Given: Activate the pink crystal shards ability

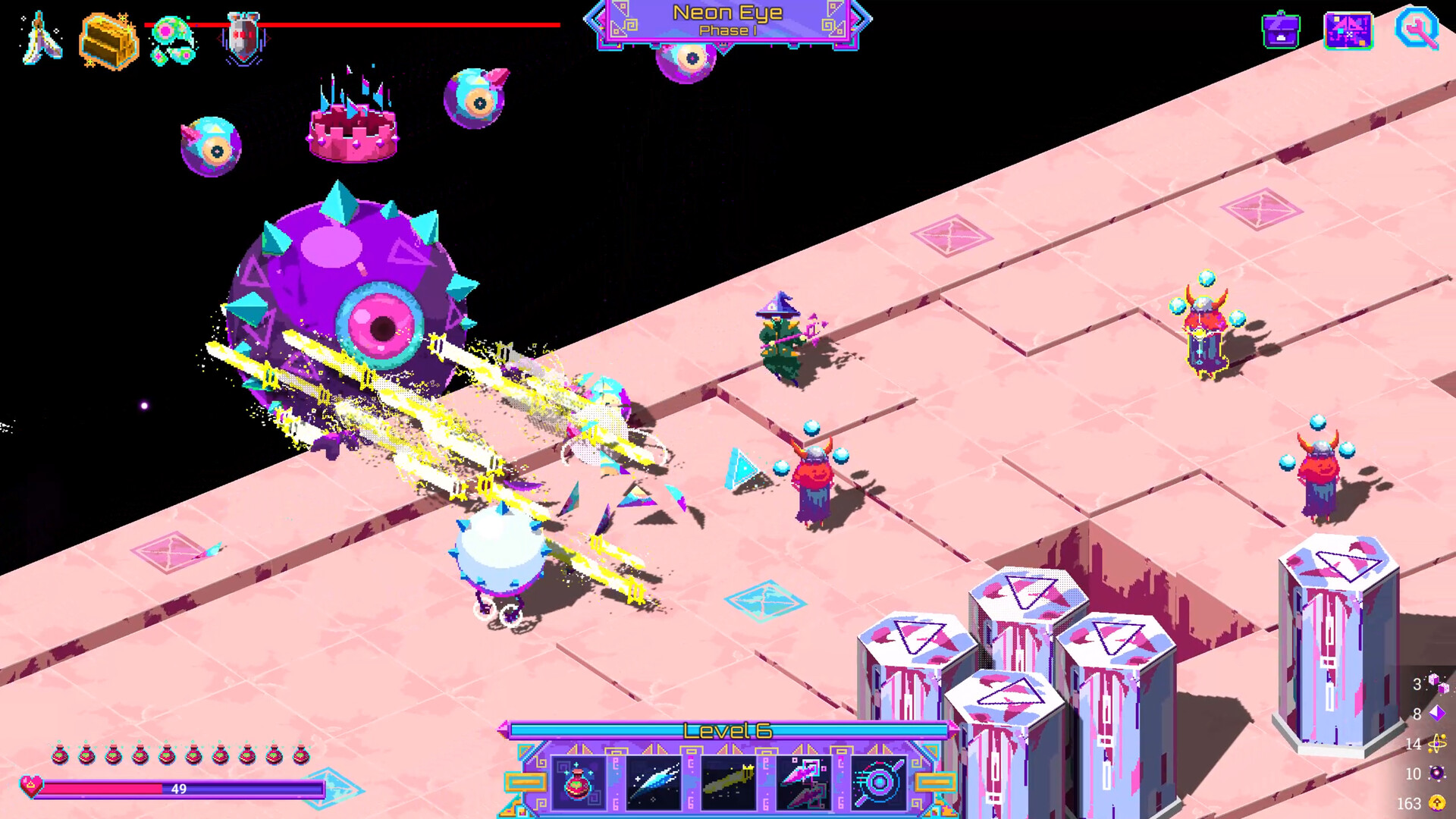Looking at the screenshot, I should click(803, 783).
